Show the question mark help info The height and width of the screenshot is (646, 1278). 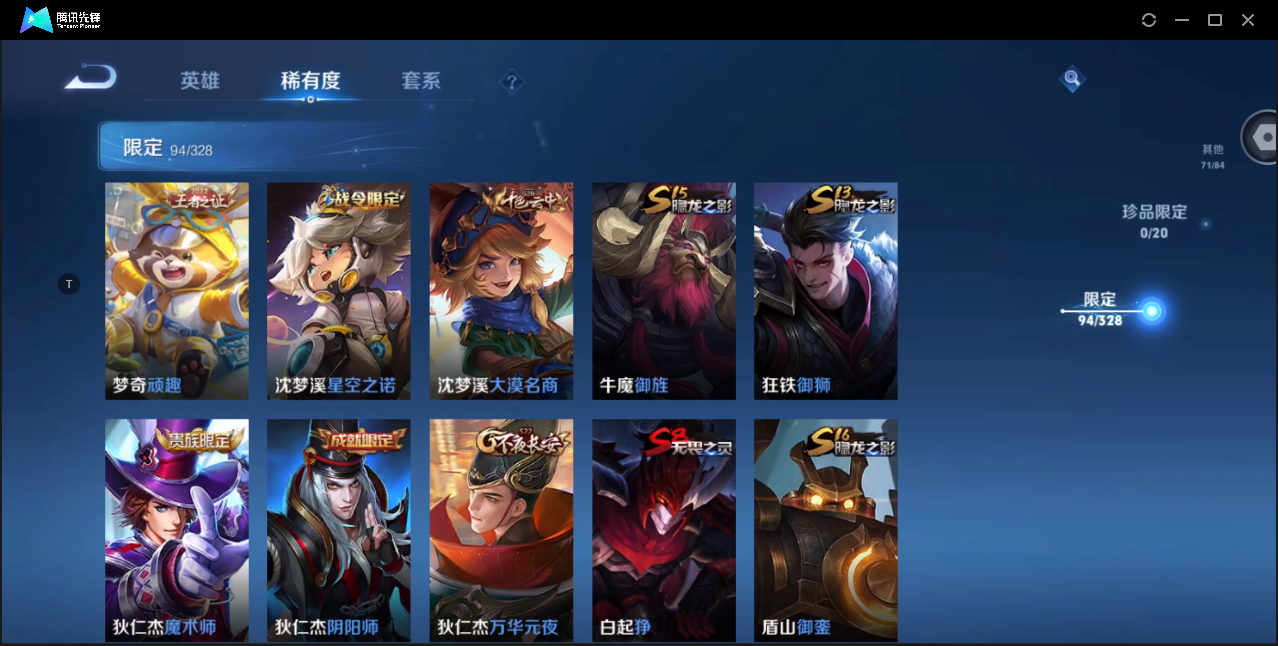(512, 81)
